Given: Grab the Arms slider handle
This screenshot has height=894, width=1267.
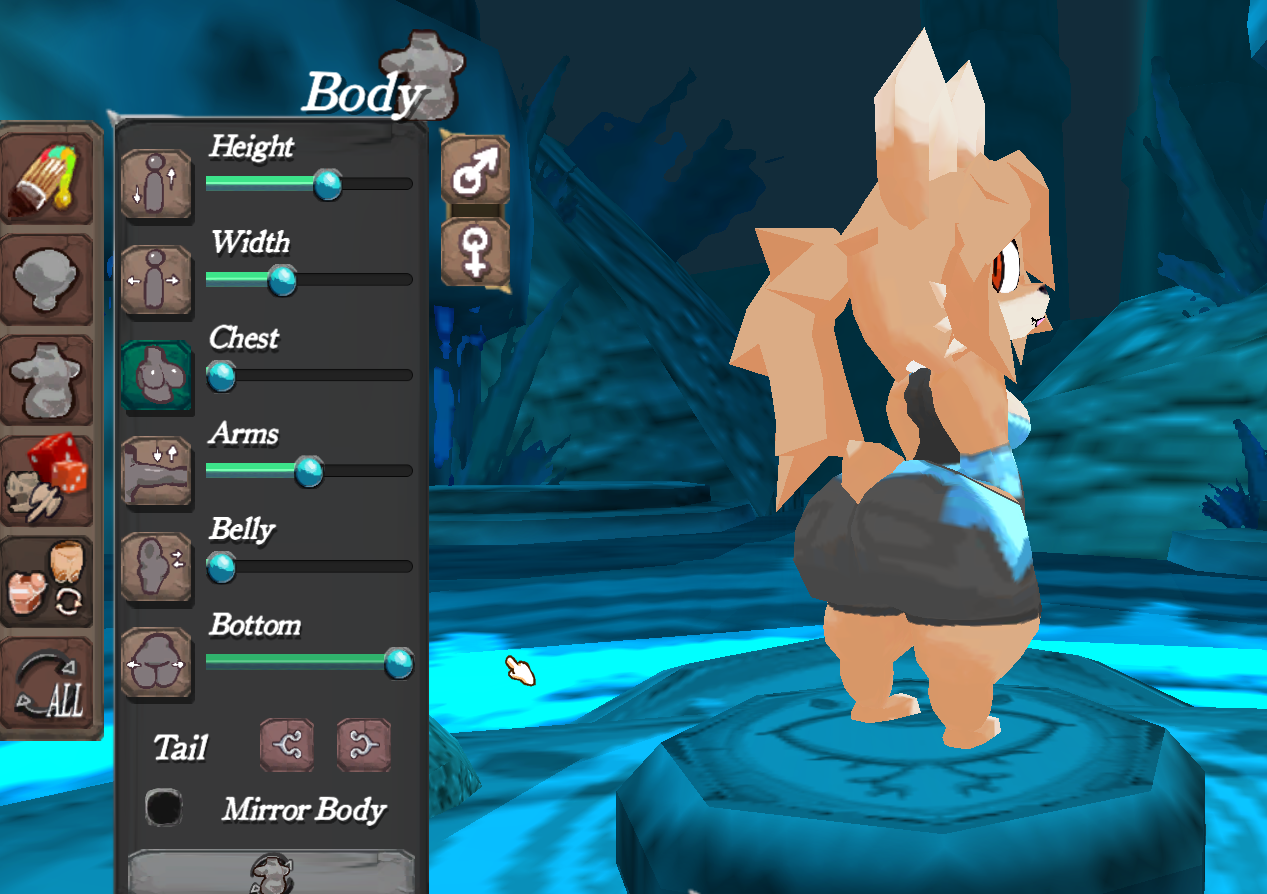Looking at the screenshot, I should tap(309, 471).
